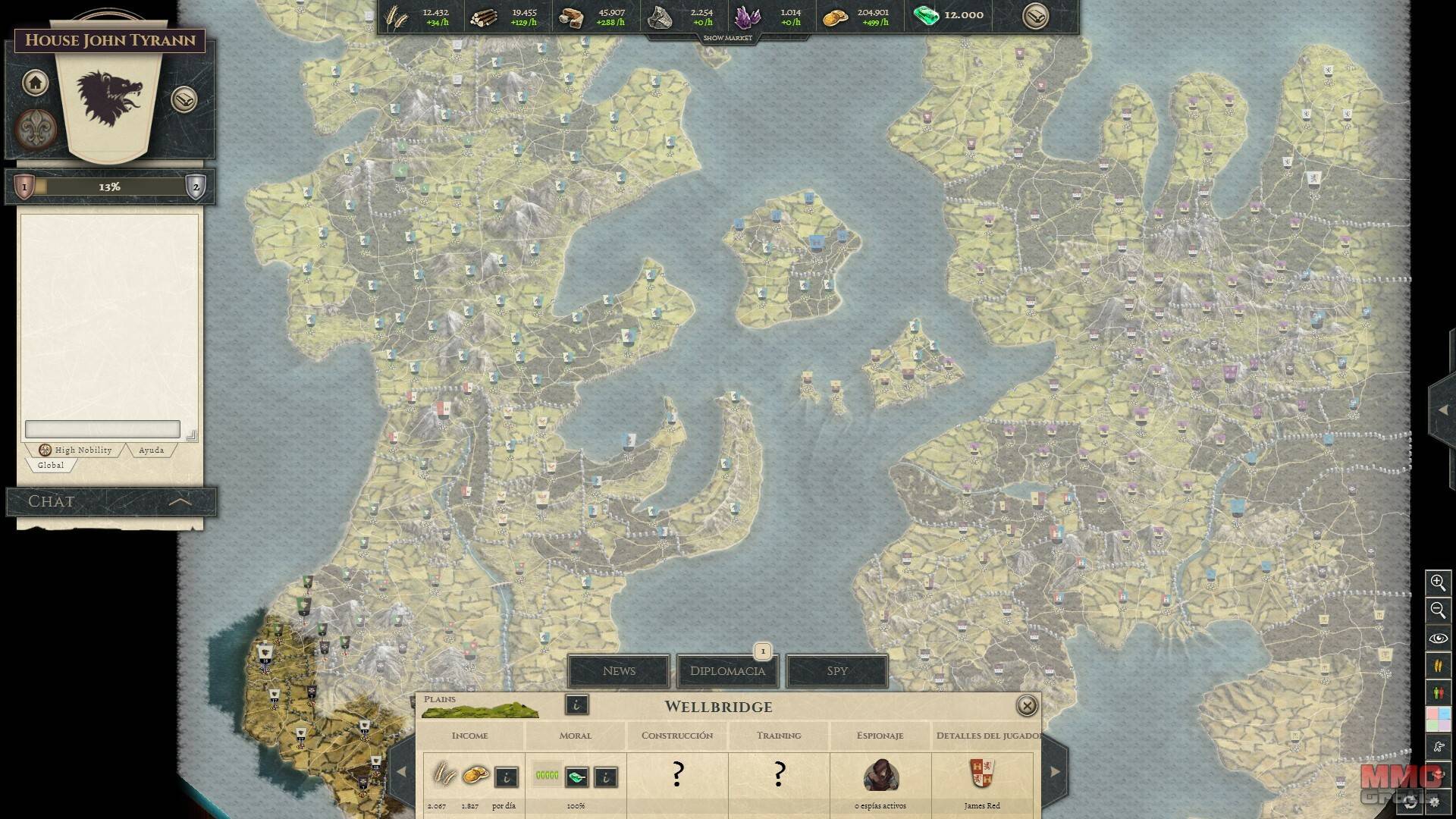This screenshot has height=819, width=1456.
Task: Switch to the Ayuda chat tab
Action: 151,450
